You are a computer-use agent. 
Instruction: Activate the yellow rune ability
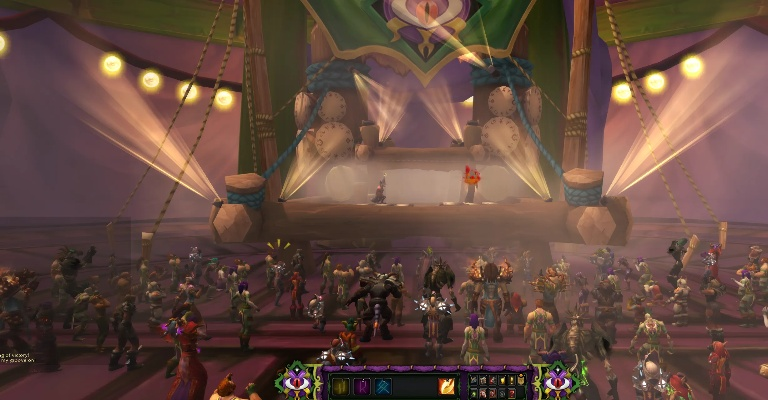point(340,387)
